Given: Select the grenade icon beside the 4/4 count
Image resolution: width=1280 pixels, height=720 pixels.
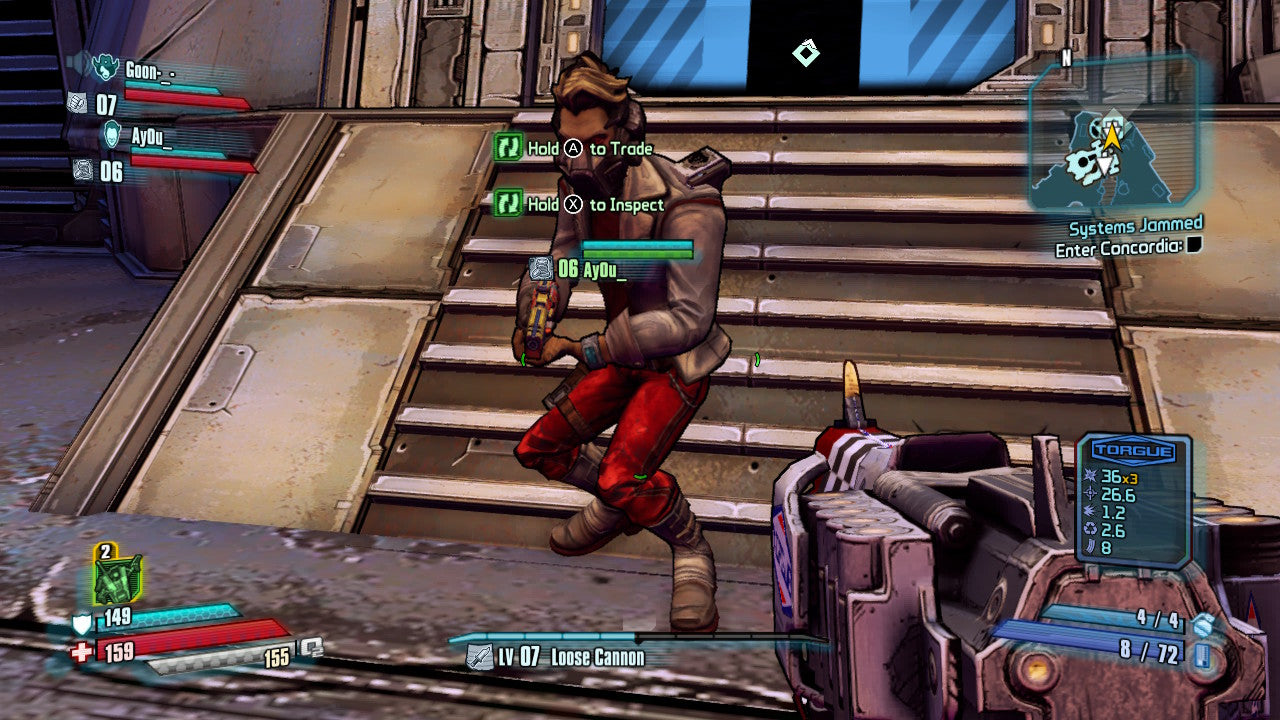Looking at the screenshot, I should click(x=1203, y=621).
